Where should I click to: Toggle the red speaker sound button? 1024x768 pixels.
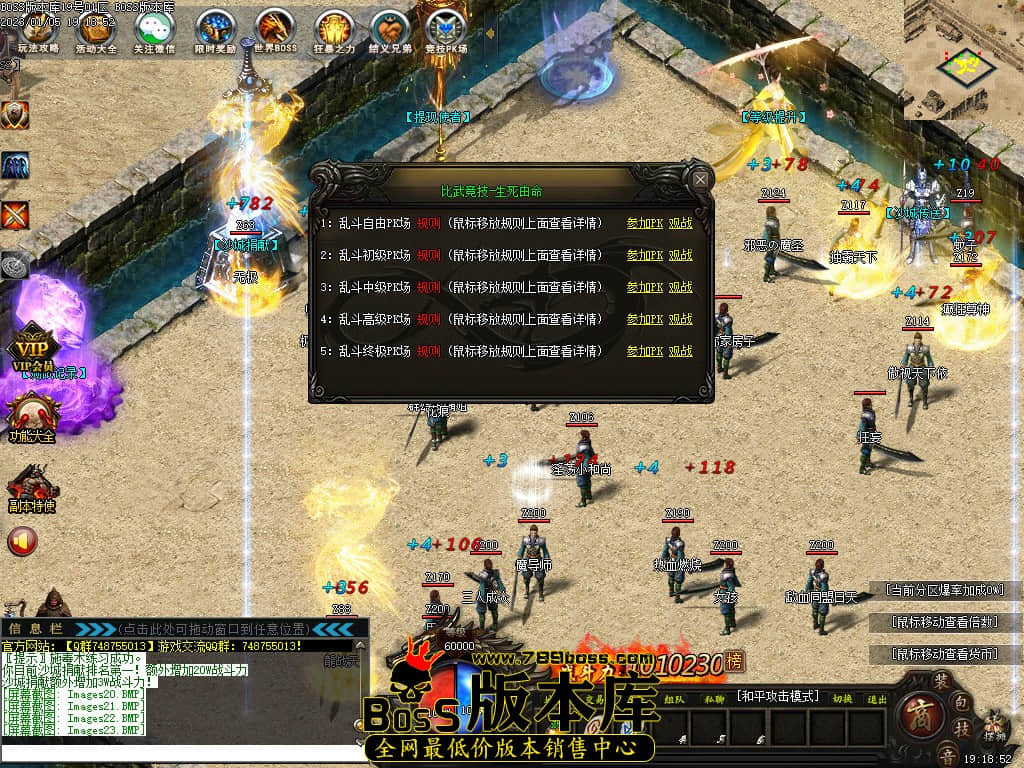pos(22,541)
